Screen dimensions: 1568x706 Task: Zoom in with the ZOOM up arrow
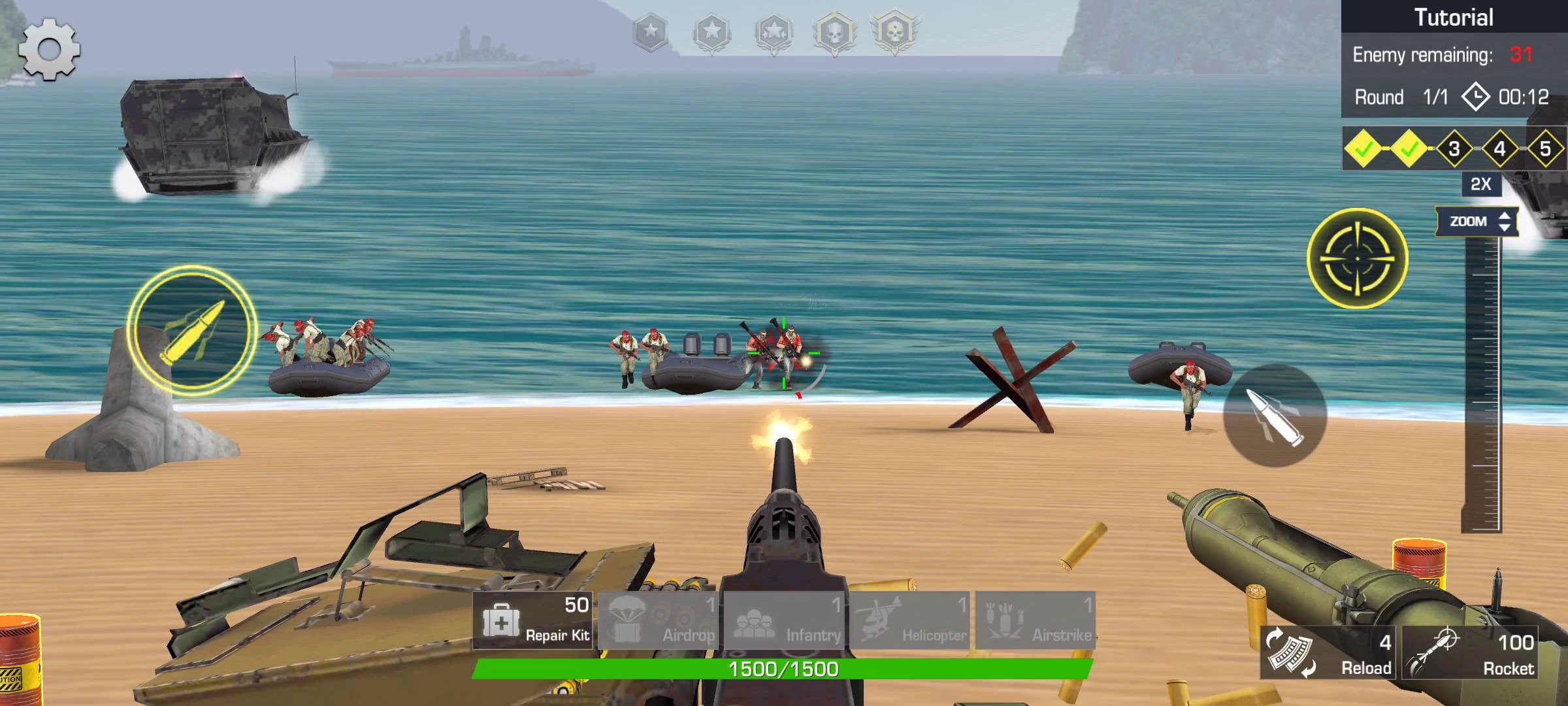(1504, 216)
